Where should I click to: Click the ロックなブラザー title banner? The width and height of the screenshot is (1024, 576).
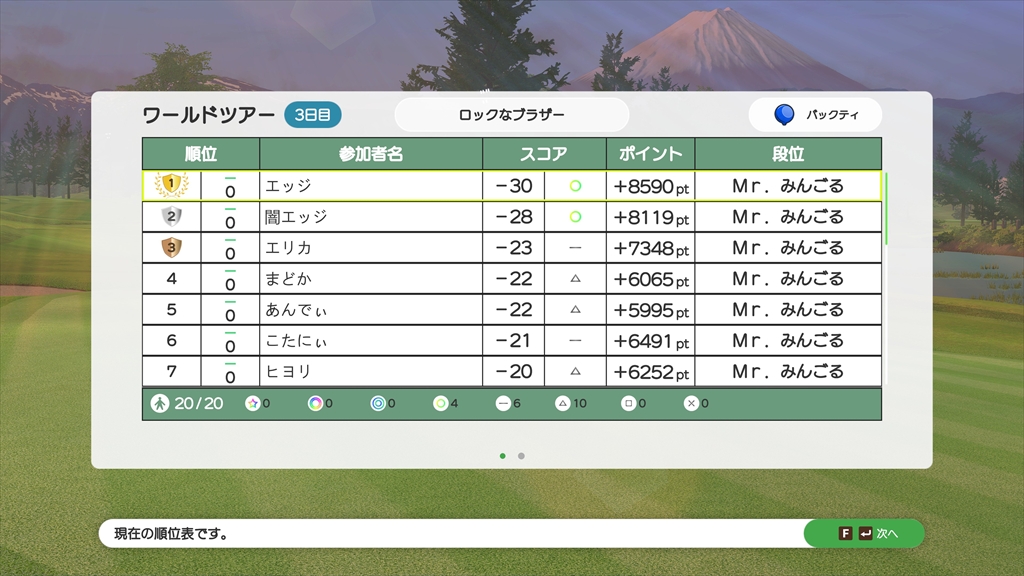click(x=511, y=115)
